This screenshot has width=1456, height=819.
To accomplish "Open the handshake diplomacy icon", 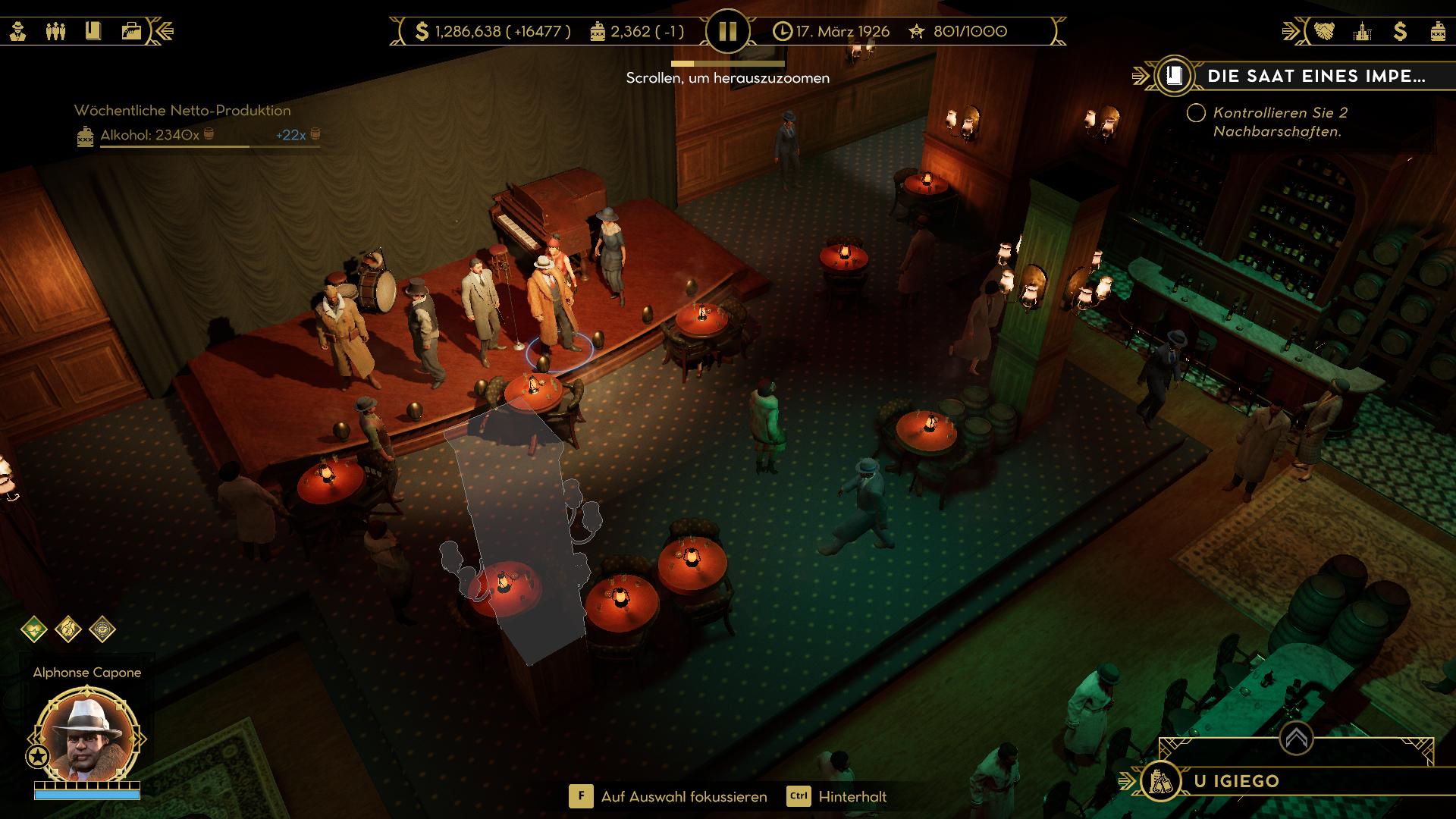I will 1325,31.
